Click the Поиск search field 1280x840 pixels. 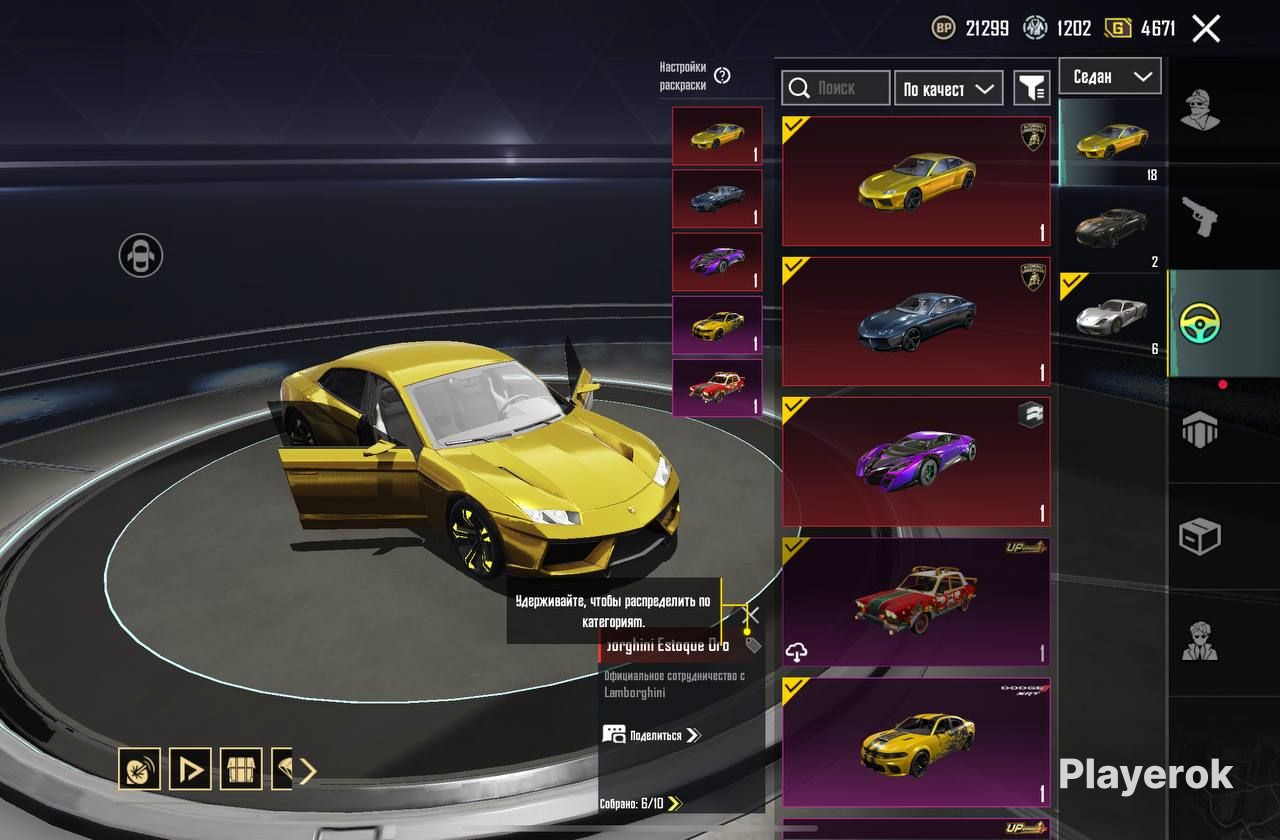point(835,88)
